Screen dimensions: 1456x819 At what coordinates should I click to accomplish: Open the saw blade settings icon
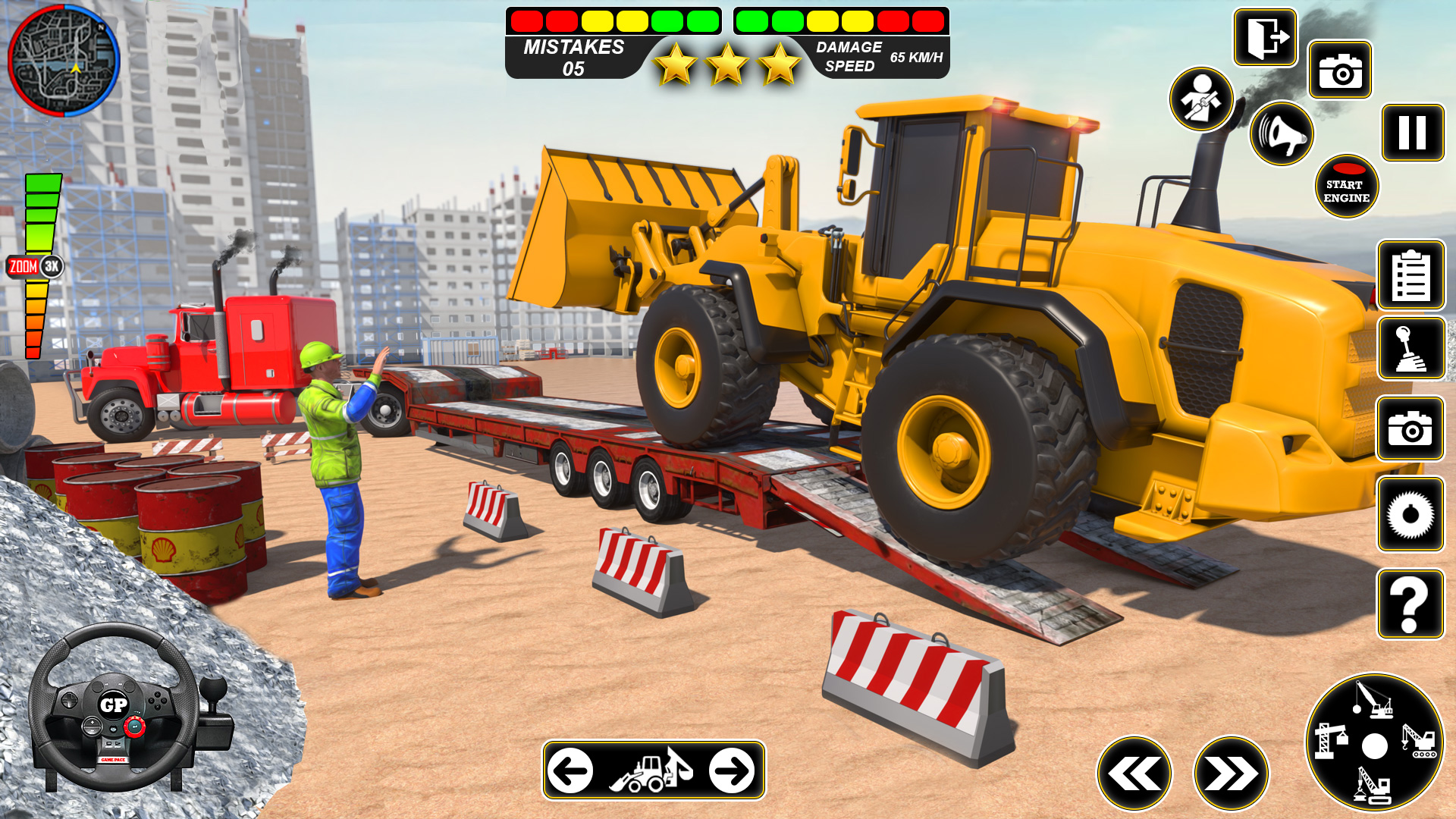[1412, 516]
